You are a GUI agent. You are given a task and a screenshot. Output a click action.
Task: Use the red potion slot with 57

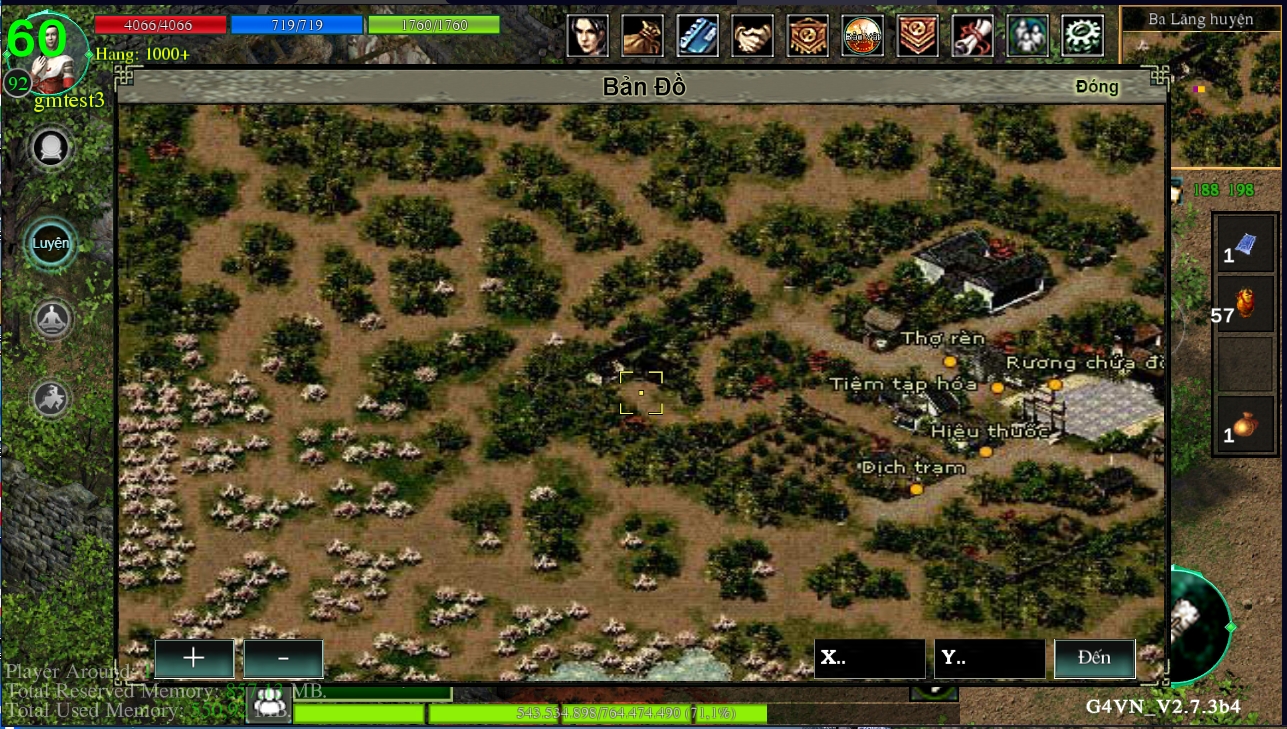[1245, 305]
